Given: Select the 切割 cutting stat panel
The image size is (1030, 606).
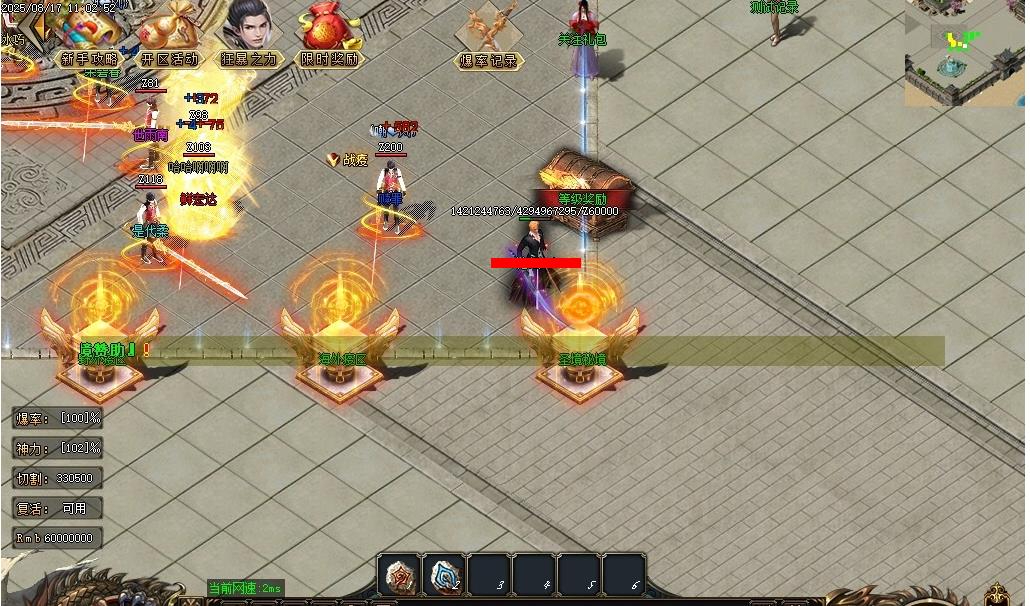Looking at the screenshot, I should click(57, 478).
